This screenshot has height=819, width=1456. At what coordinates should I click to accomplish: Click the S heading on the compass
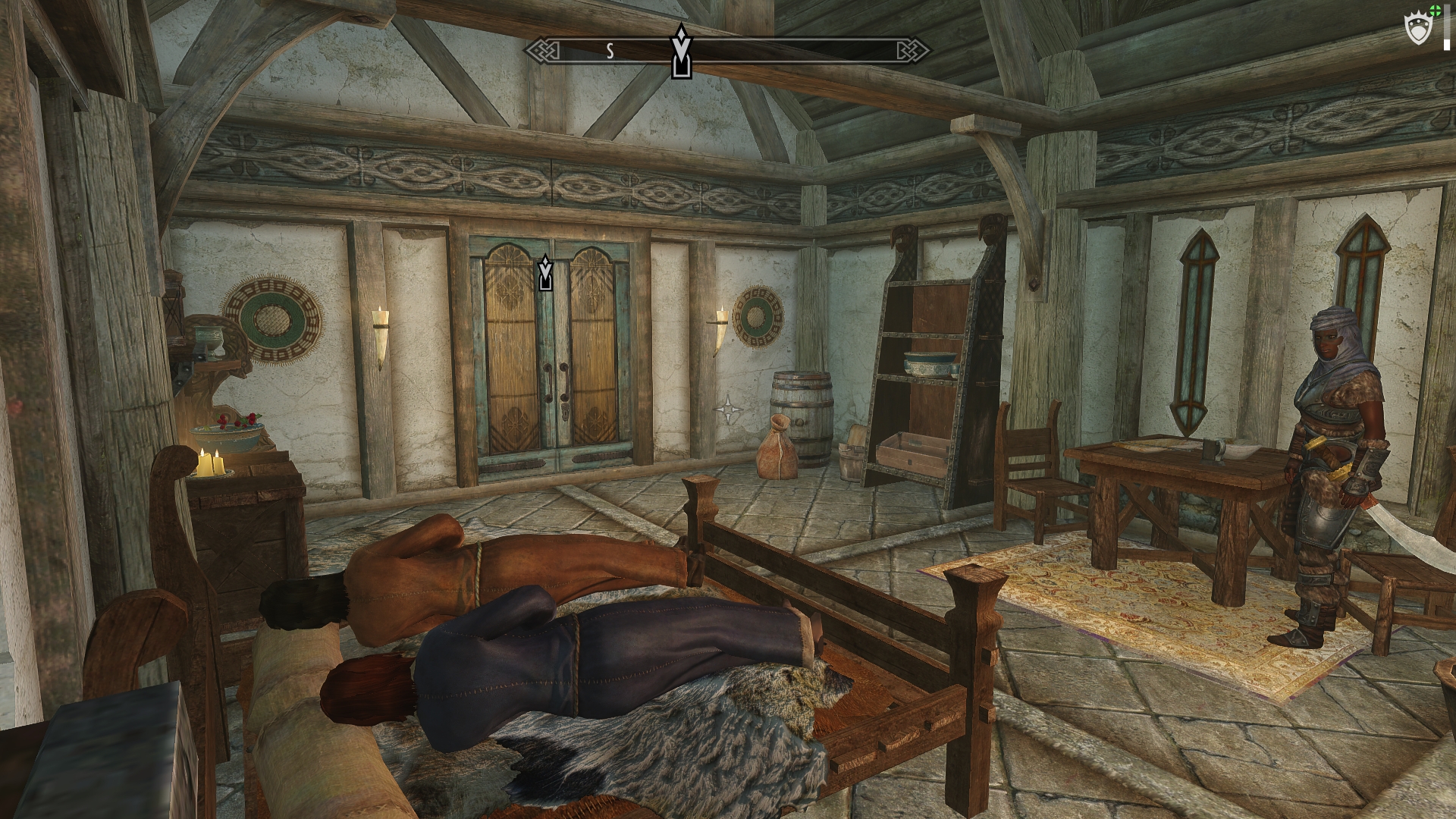coord(610,52)
